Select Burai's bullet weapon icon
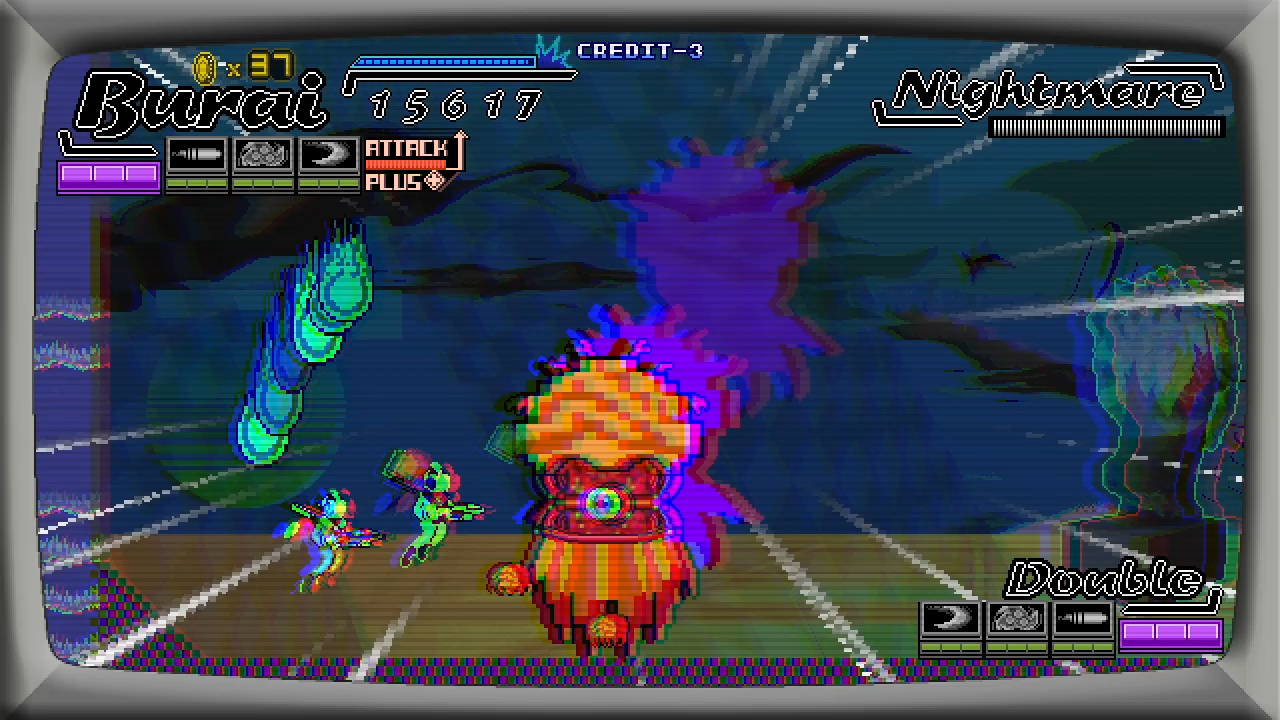1280x720 pixels. click(196, 153)
